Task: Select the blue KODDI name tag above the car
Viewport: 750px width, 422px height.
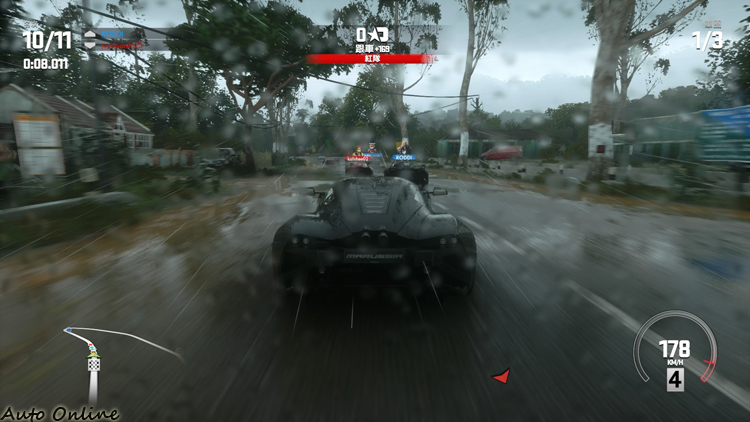Action: (x=404, y=157)
